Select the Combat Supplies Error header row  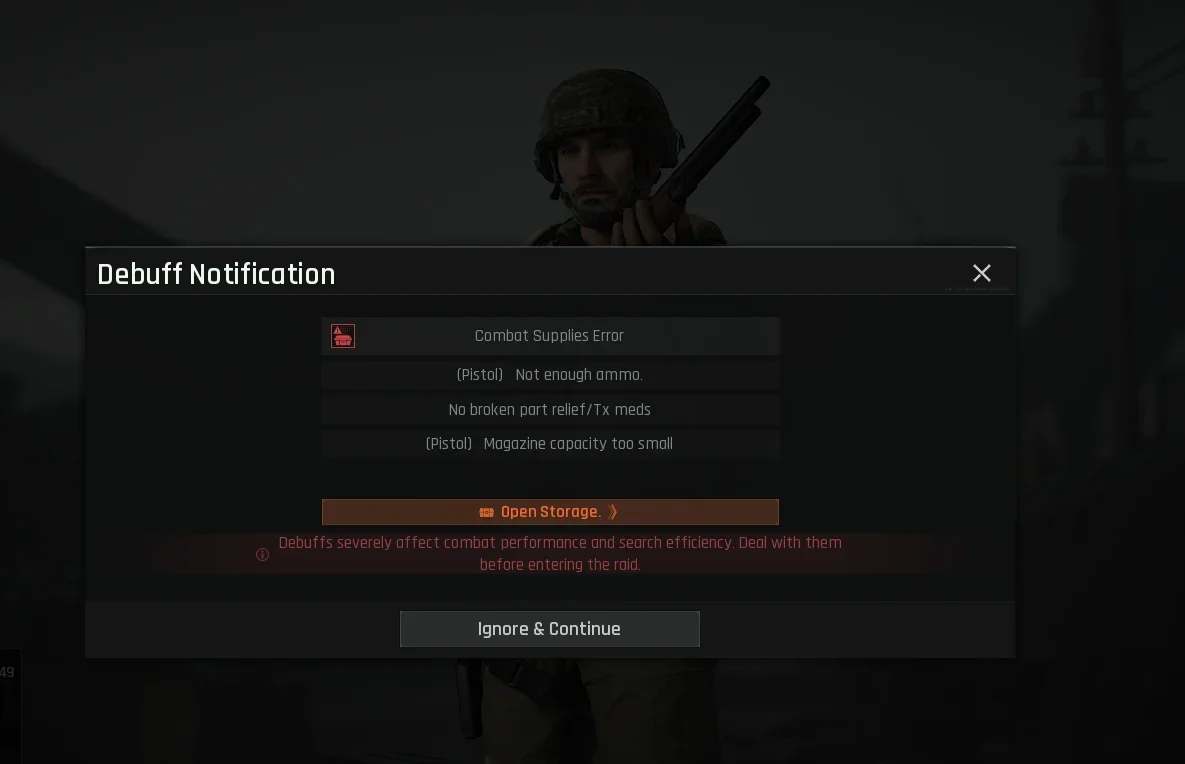[550, 336]
